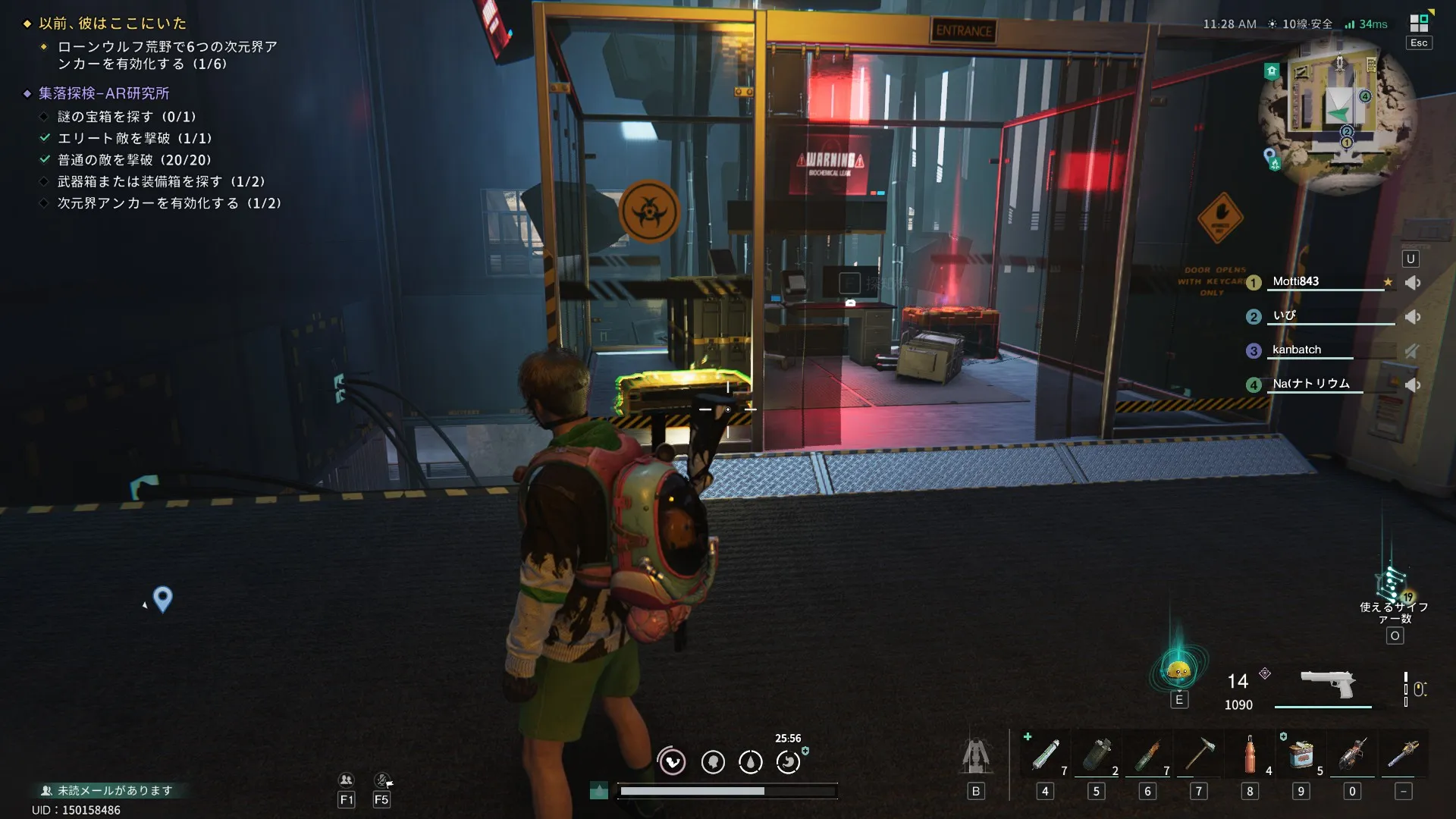Open the 集落探検-AR研究所 quest tracker
The image size is (1456, 819).
click(x=104, y=93)
